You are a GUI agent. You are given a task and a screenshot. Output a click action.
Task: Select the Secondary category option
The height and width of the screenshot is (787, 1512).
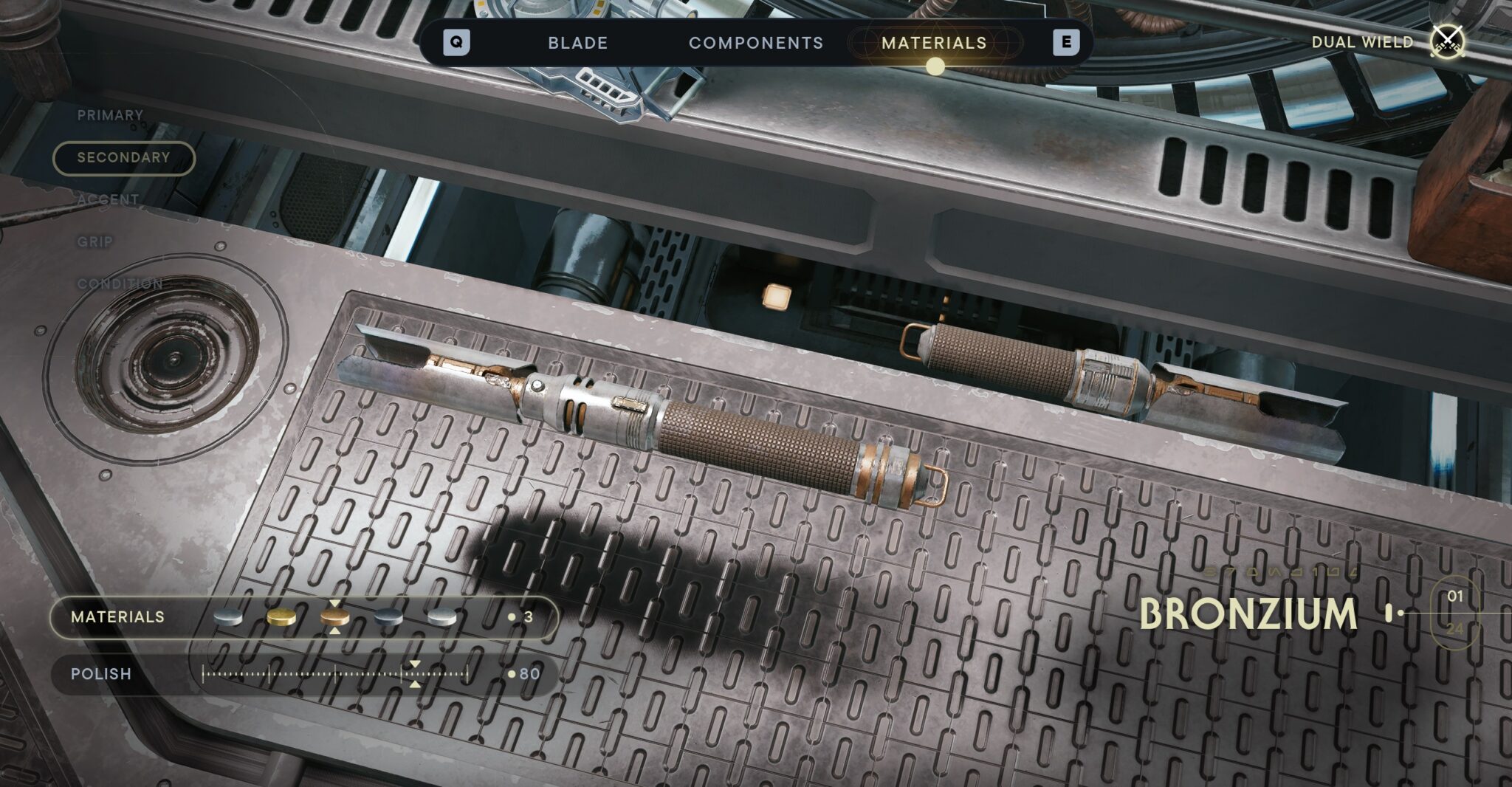click(x=123, y=158)
